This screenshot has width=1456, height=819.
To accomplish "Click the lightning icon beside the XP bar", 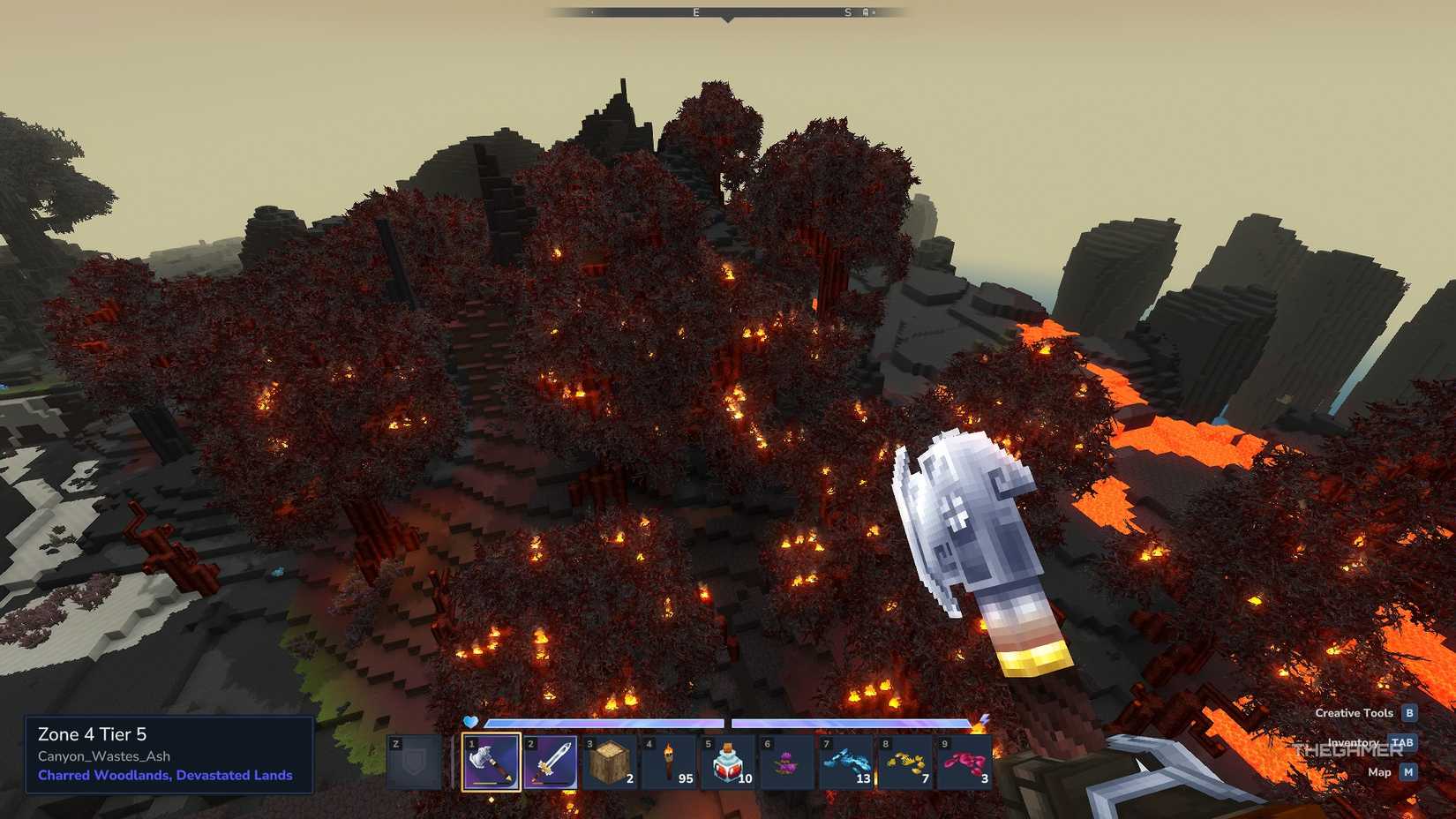I will click(x=979, y=724).
